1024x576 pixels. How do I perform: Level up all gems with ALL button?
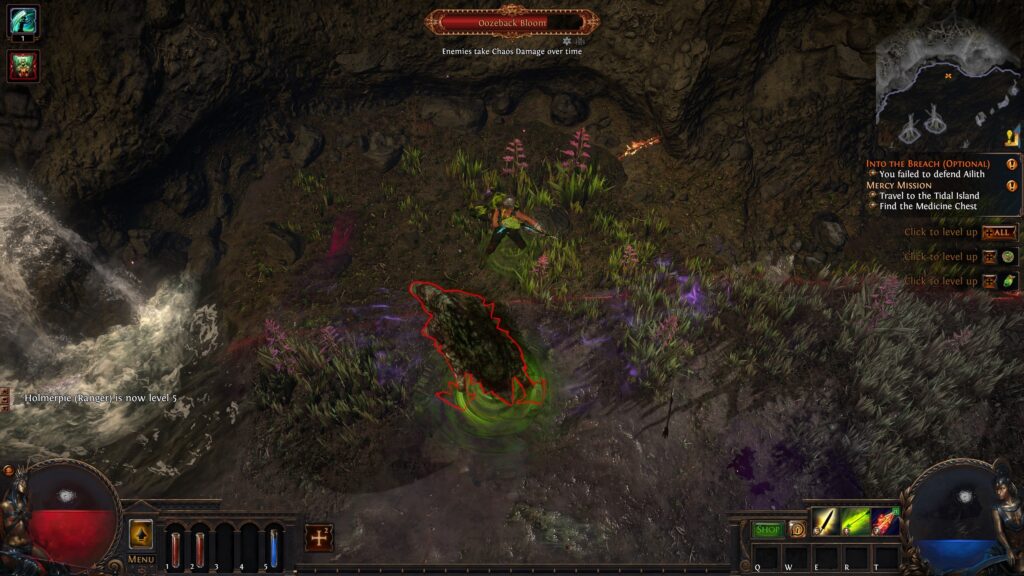tap(997, 232)
